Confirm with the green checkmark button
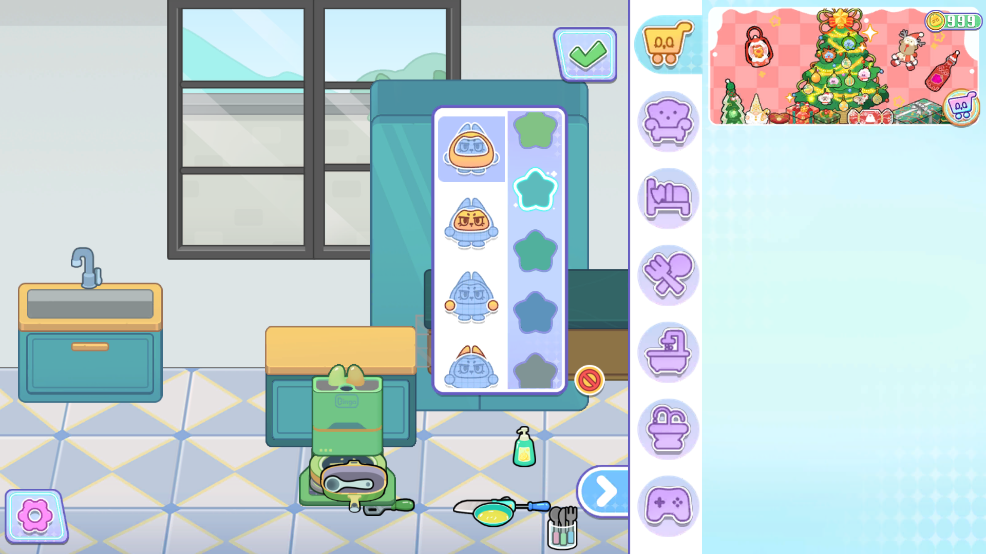This screenshot has width=986, height=554. pos(586,53)
